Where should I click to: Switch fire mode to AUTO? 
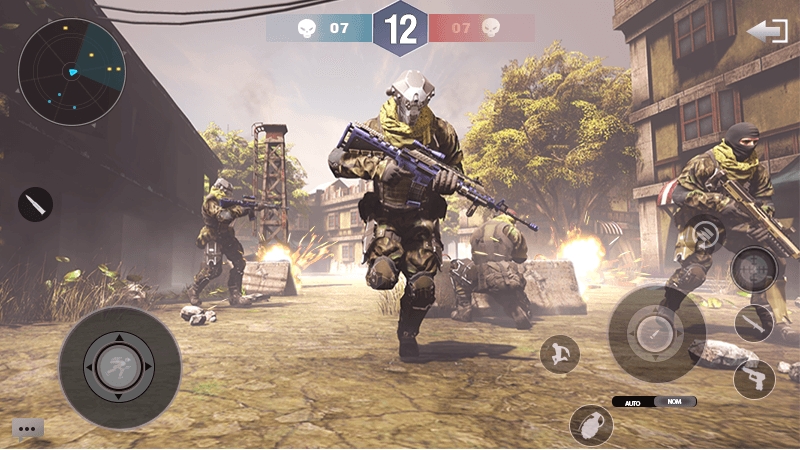[x=633, y=401]
